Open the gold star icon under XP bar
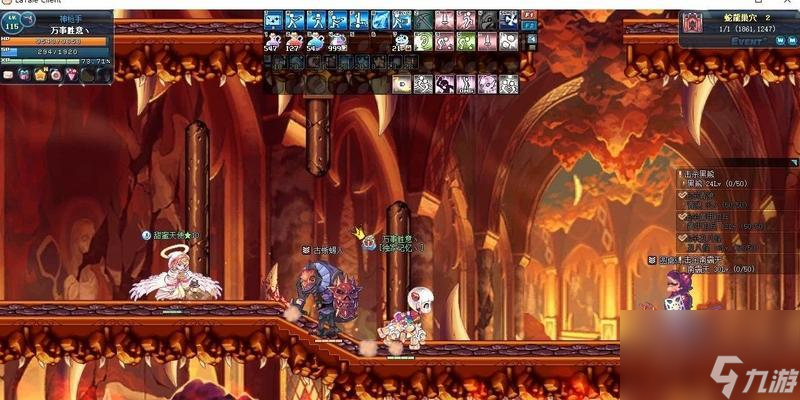Screen dimensions: 800x400 coord(40,75)
